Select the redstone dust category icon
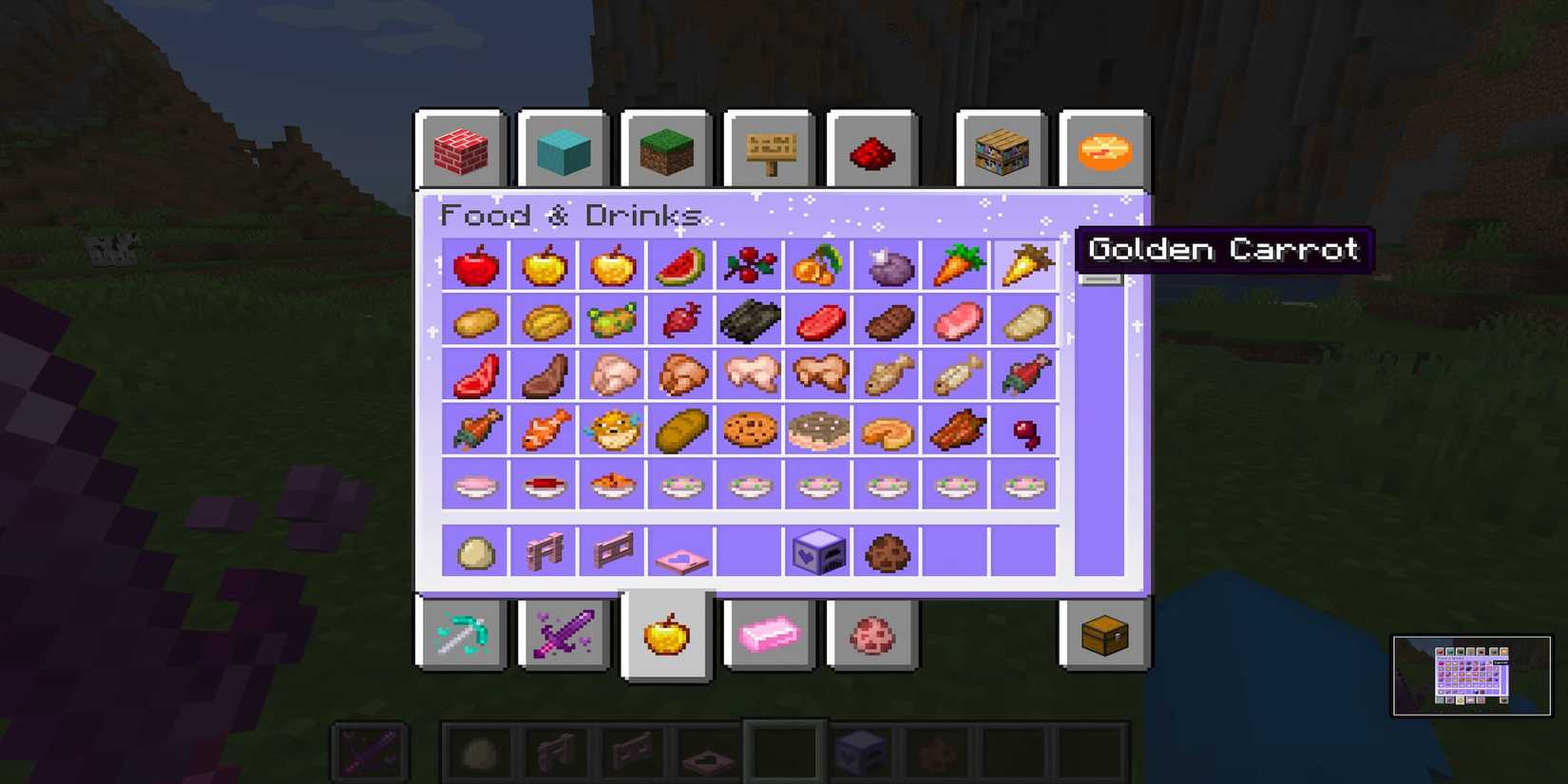1568x784 pixels. (873, 148)
